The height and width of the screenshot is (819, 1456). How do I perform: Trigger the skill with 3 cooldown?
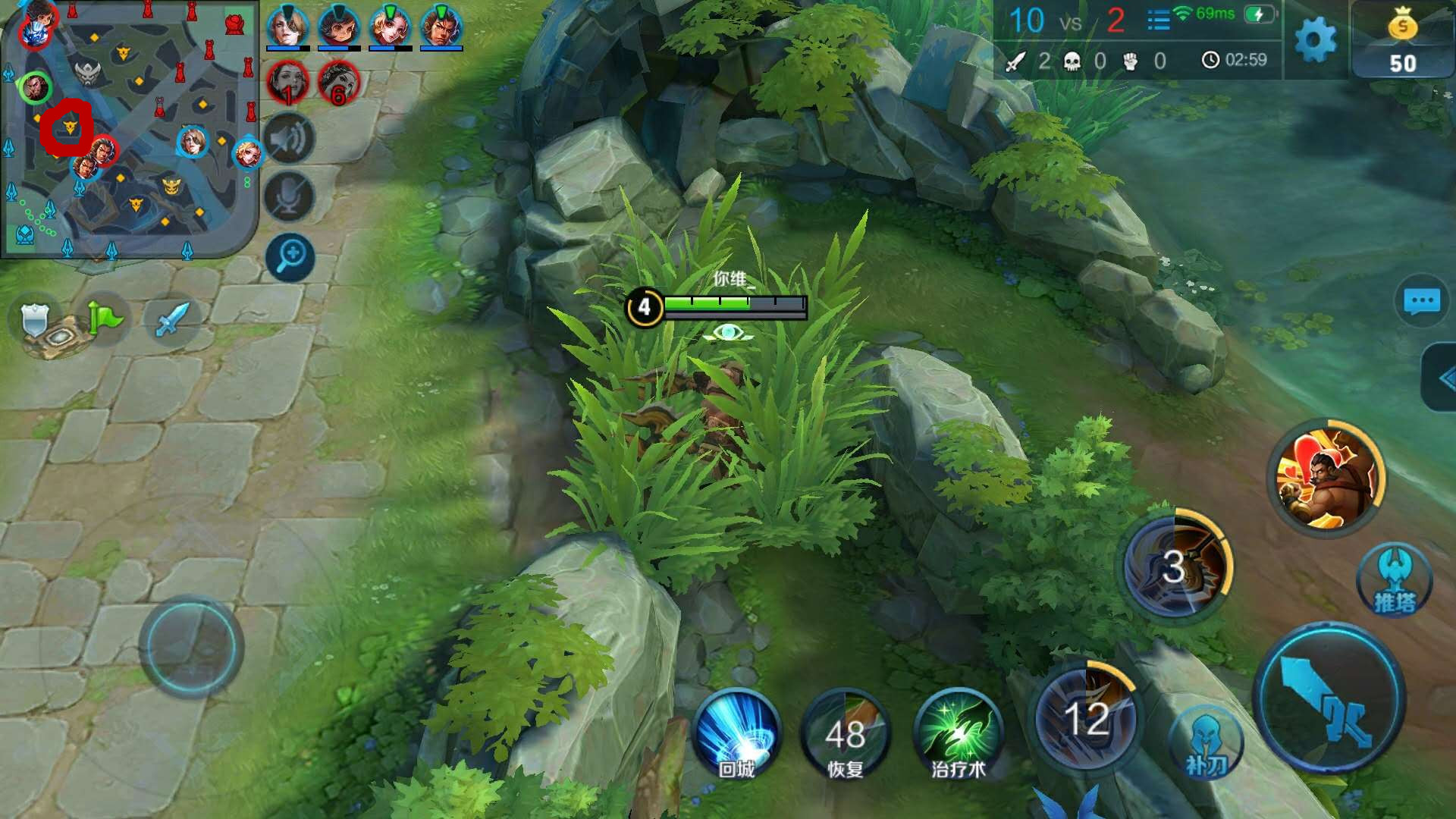(x=1175, y=567)
